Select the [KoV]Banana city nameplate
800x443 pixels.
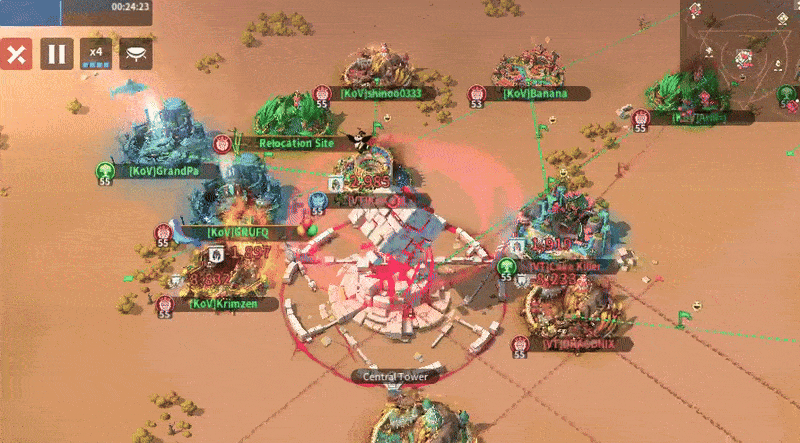pyautogui.click(x=534, y=94)
